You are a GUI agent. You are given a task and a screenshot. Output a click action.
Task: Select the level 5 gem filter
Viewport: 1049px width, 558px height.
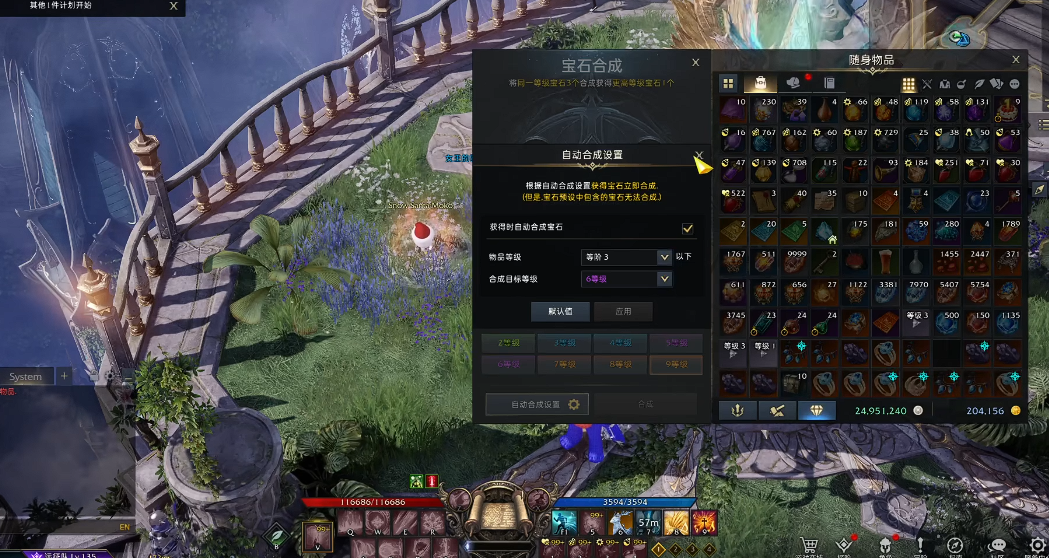coord(676,342)
